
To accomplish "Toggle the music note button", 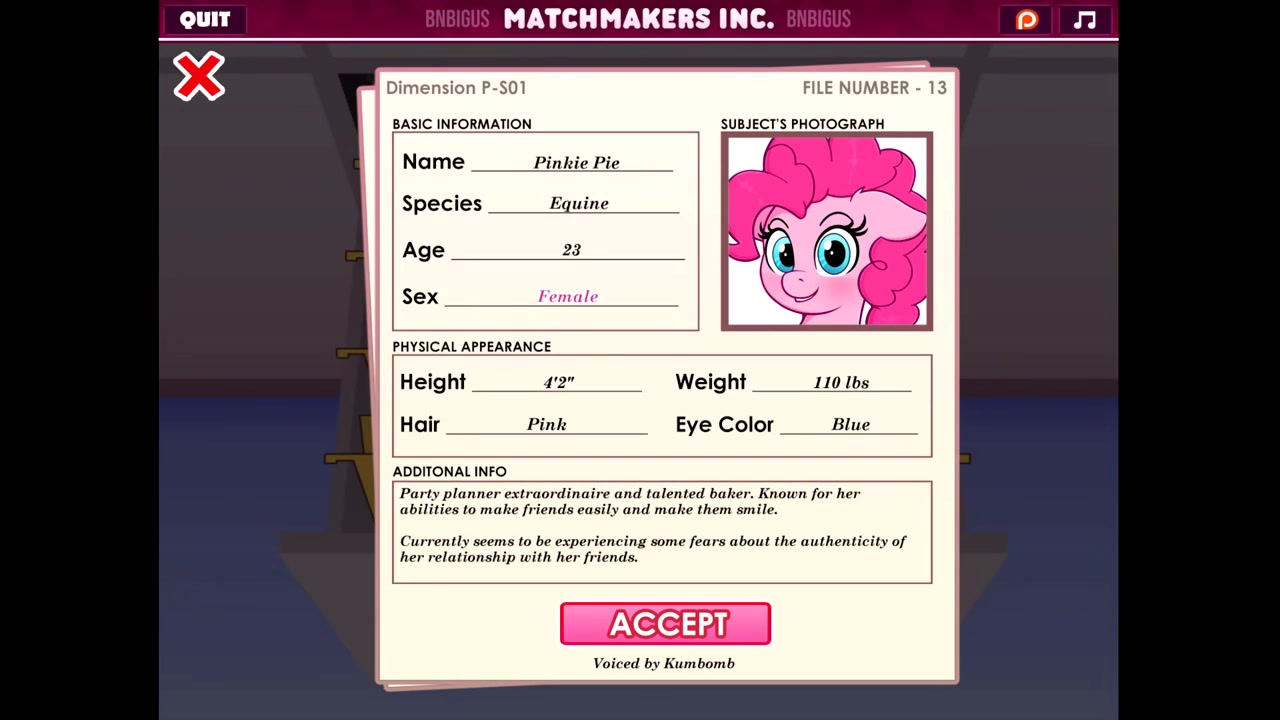I will [x=1085, y=20].
